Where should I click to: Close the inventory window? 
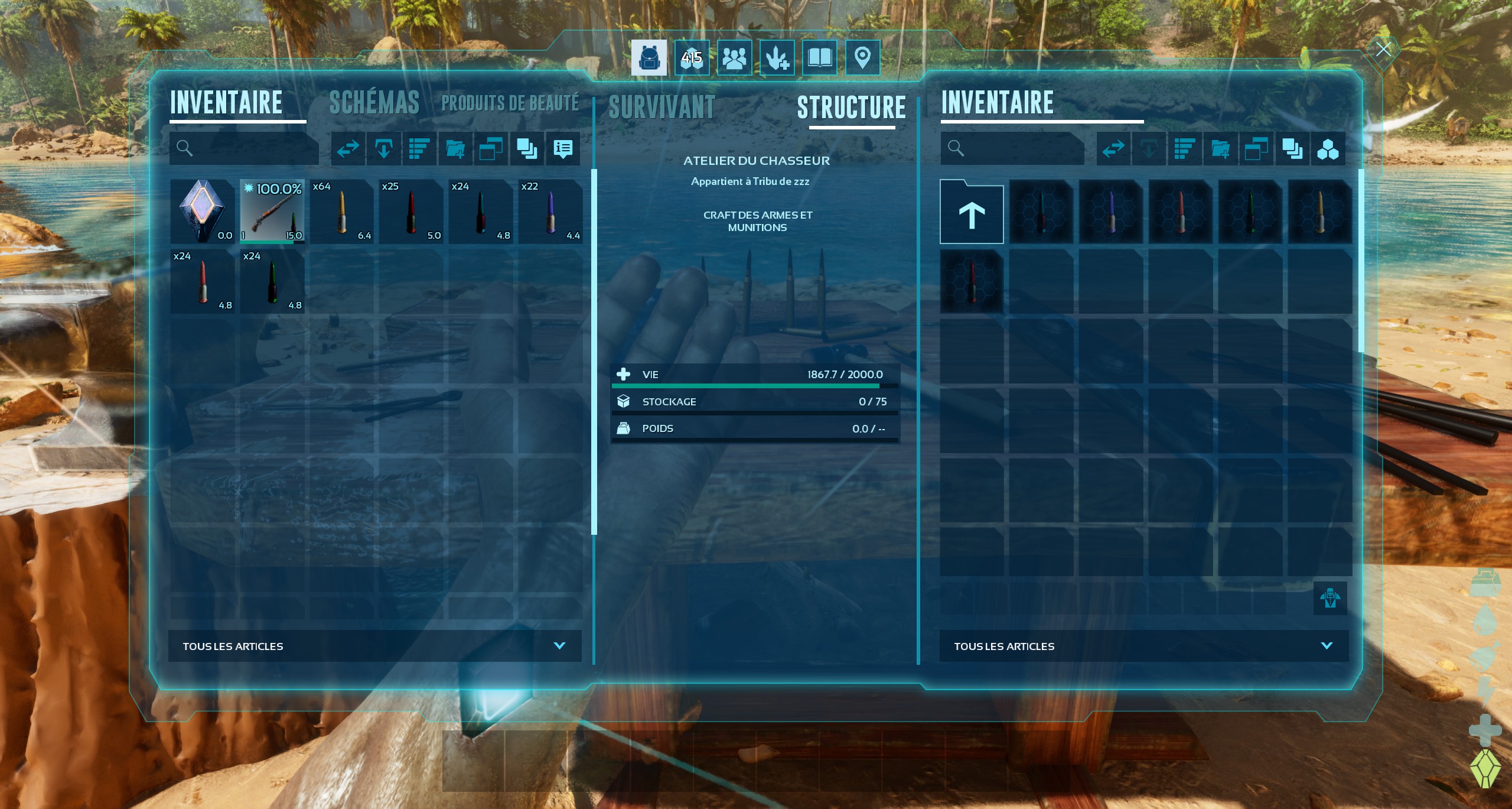(x=1383, y=50)
